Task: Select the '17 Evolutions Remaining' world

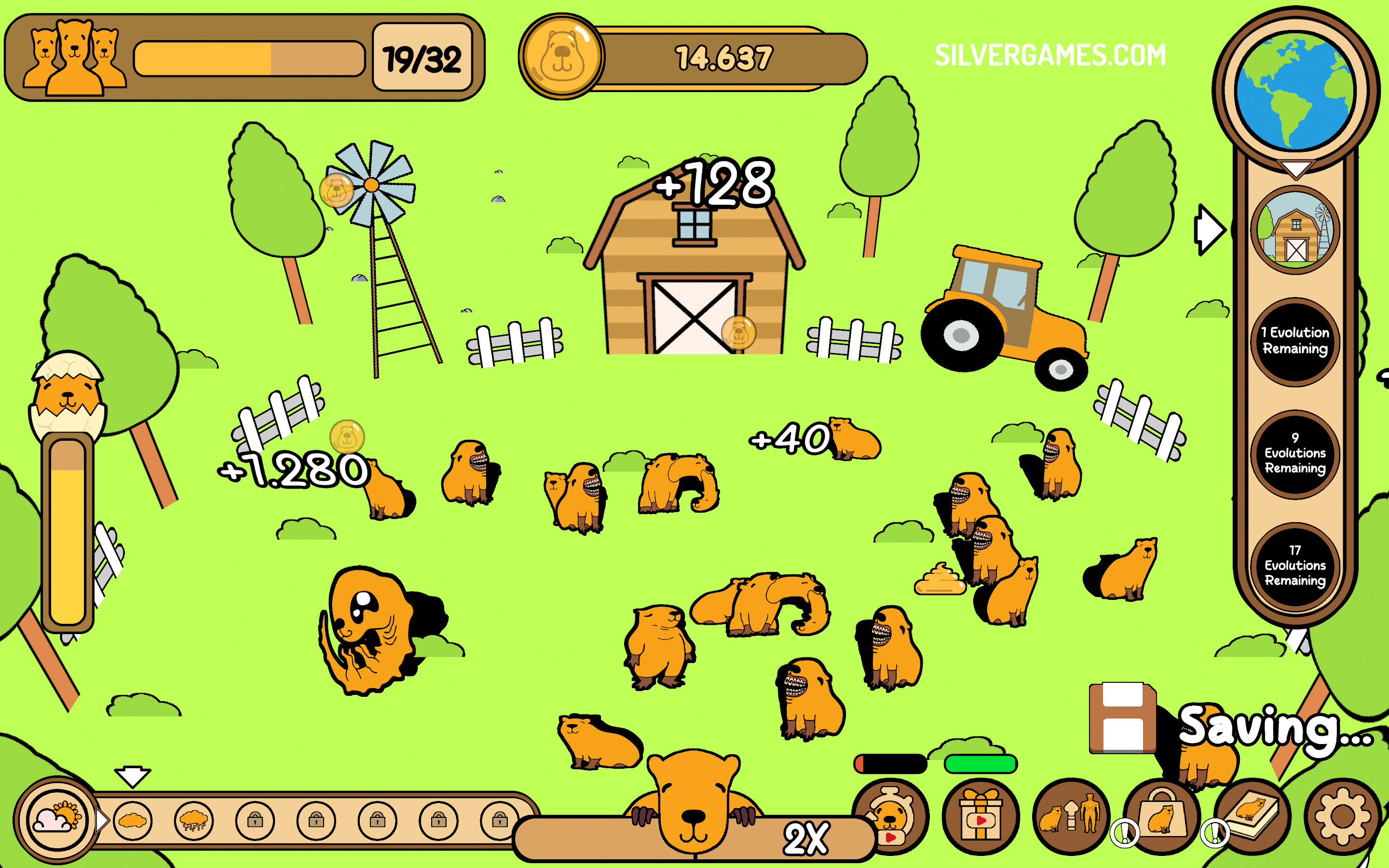Action: click(x=1295, y=566)
